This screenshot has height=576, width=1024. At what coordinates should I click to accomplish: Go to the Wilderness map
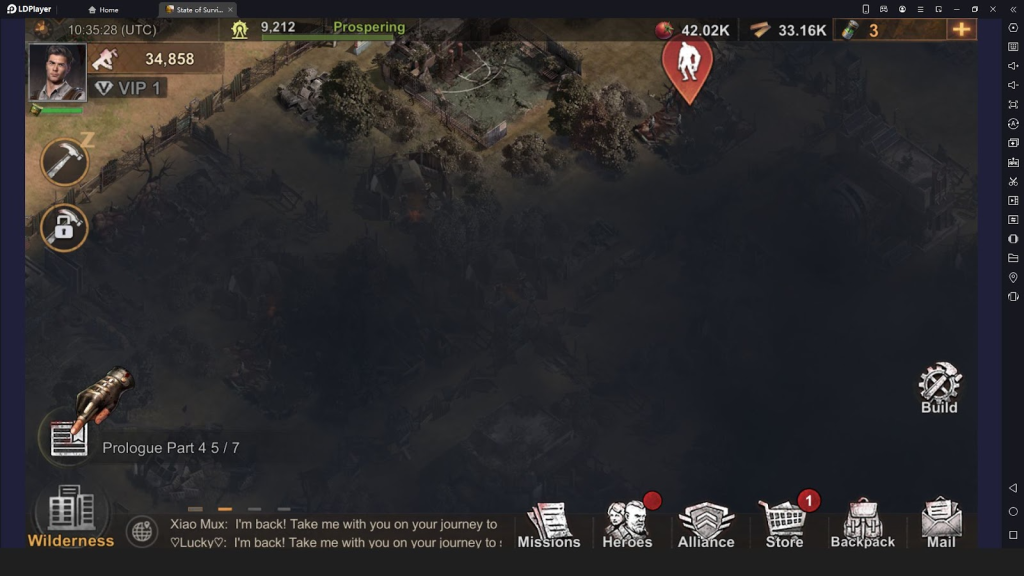71,517
